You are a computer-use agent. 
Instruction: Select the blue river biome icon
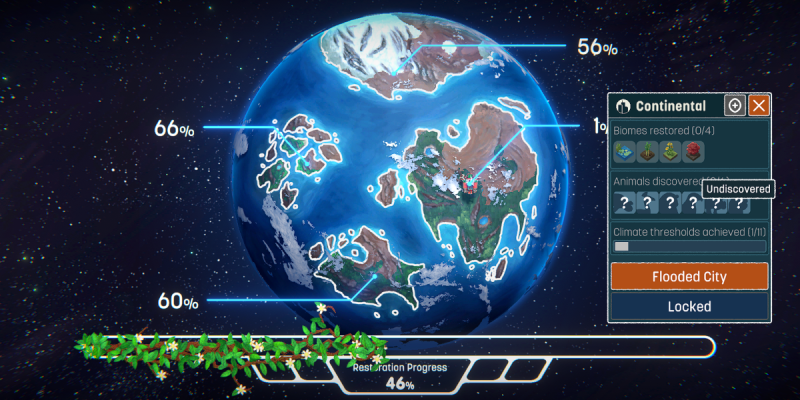[x=625, y=151]
